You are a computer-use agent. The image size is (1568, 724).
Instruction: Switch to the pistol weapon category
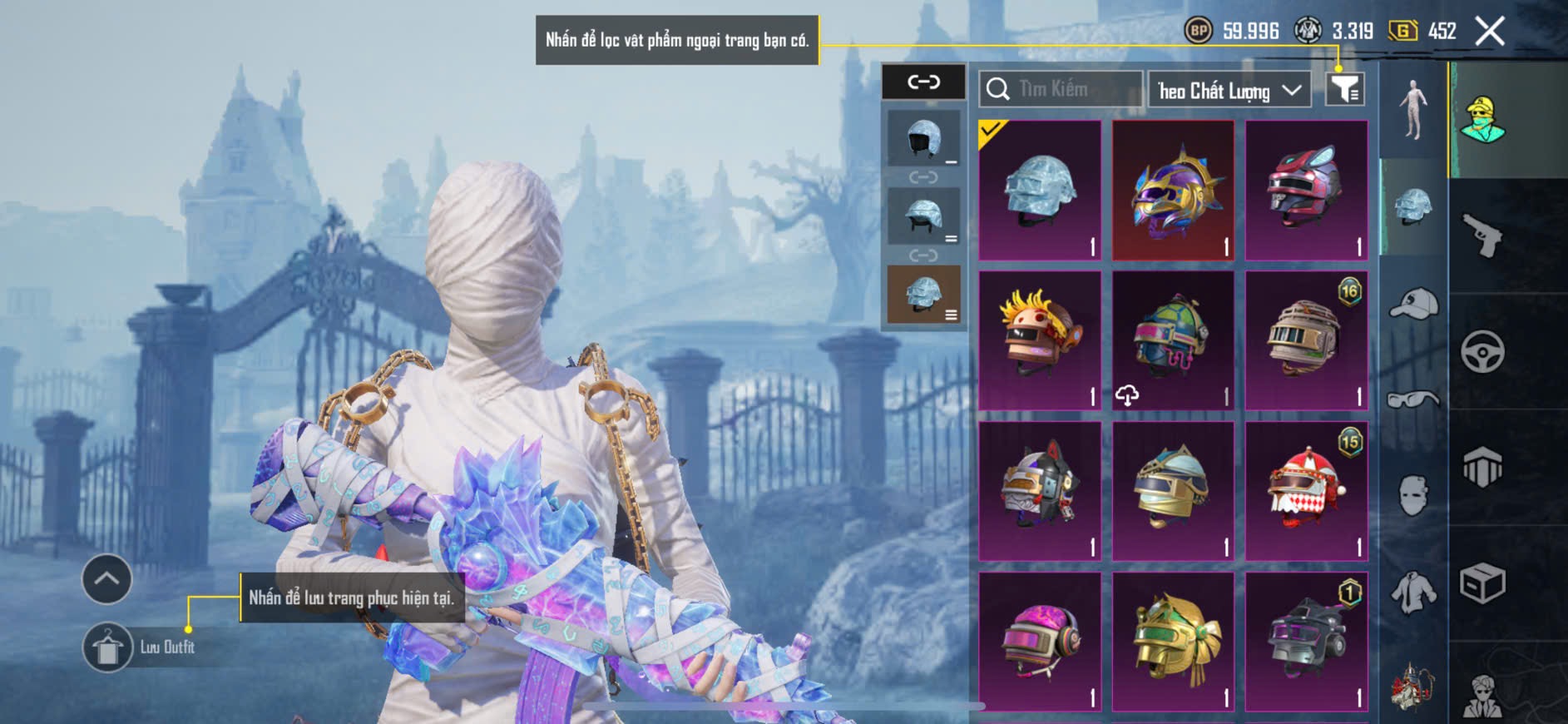click(1482, 236)
